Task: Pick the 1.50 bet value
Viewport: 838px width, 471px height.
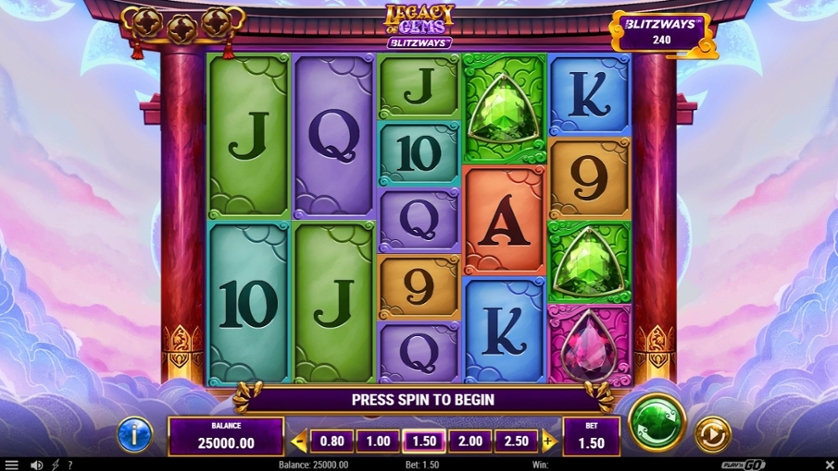Action: [x=423, y=441]
